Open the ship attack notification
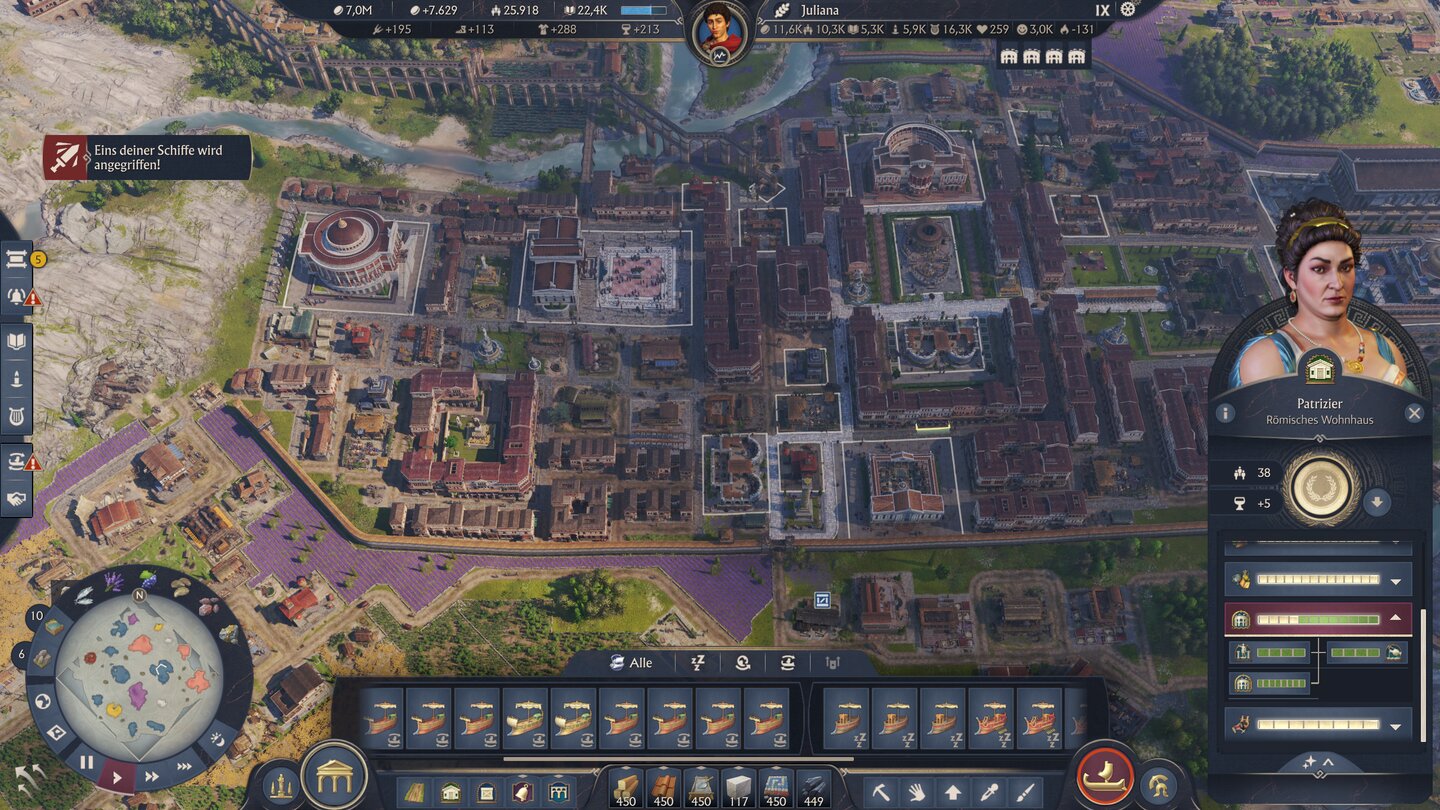This screenshot has height=810, width=1440. coord(147,158)
